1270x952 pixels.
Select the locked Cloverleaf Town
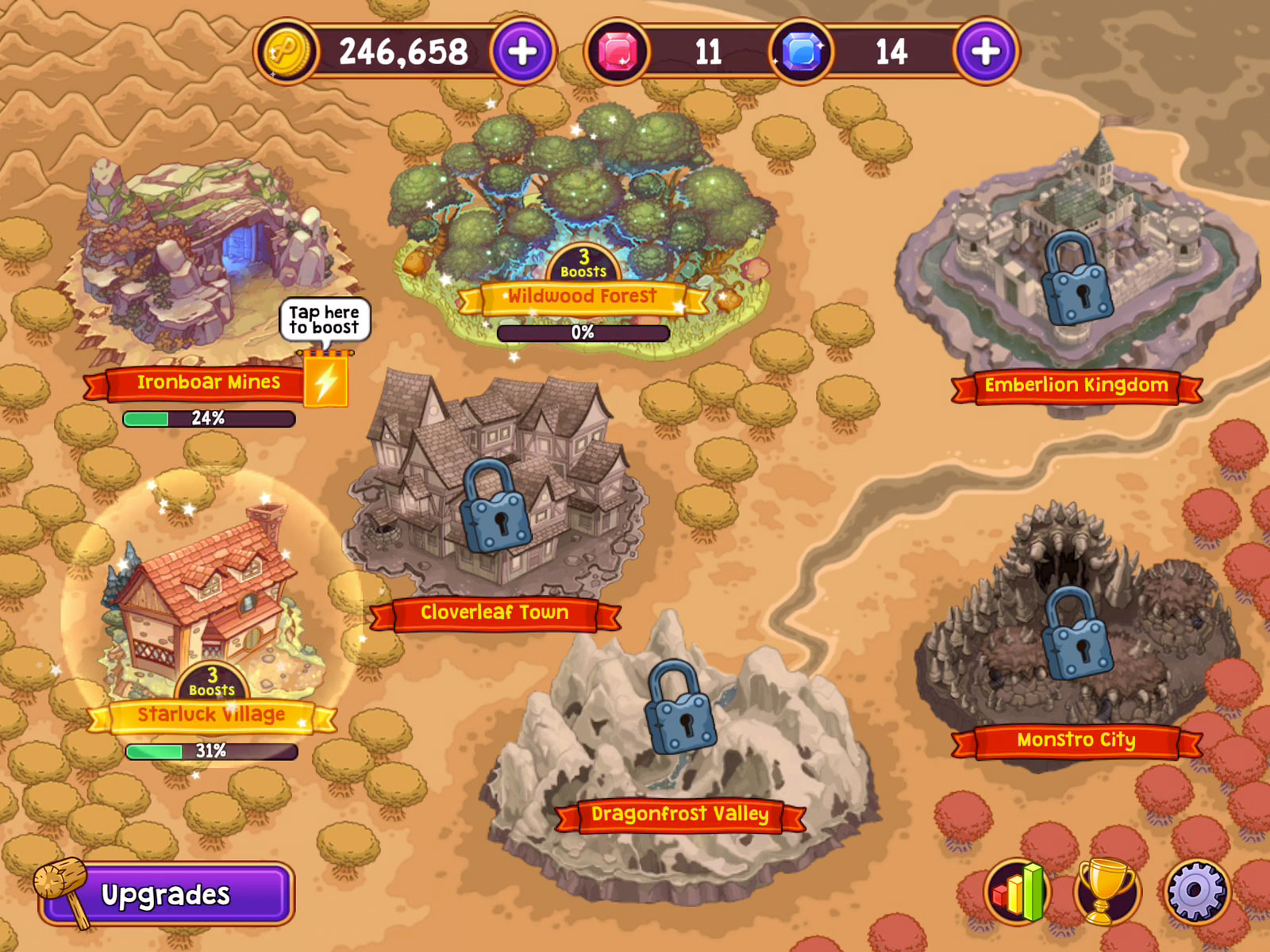tap(494, 508)
